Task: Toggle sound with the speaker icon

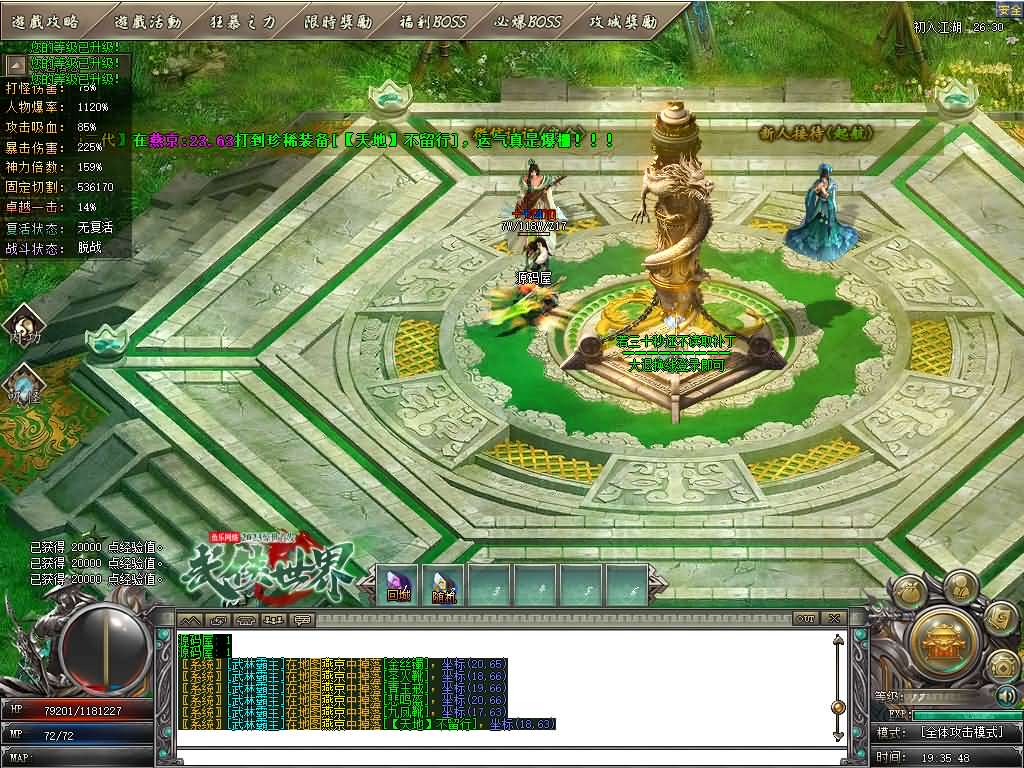Action: point(1005,695)
